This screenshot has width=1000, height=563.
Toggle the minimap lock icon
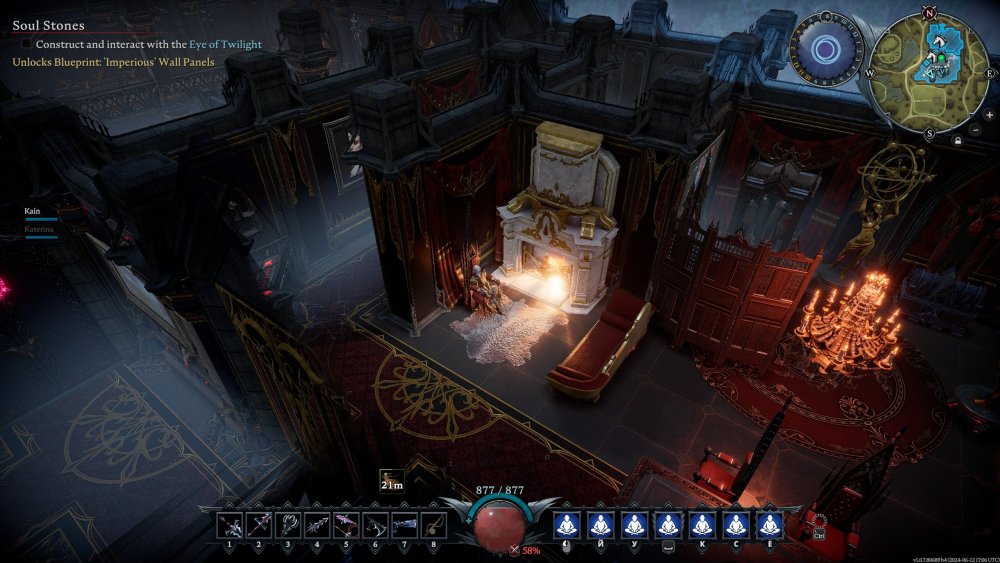tap(958, 141)
